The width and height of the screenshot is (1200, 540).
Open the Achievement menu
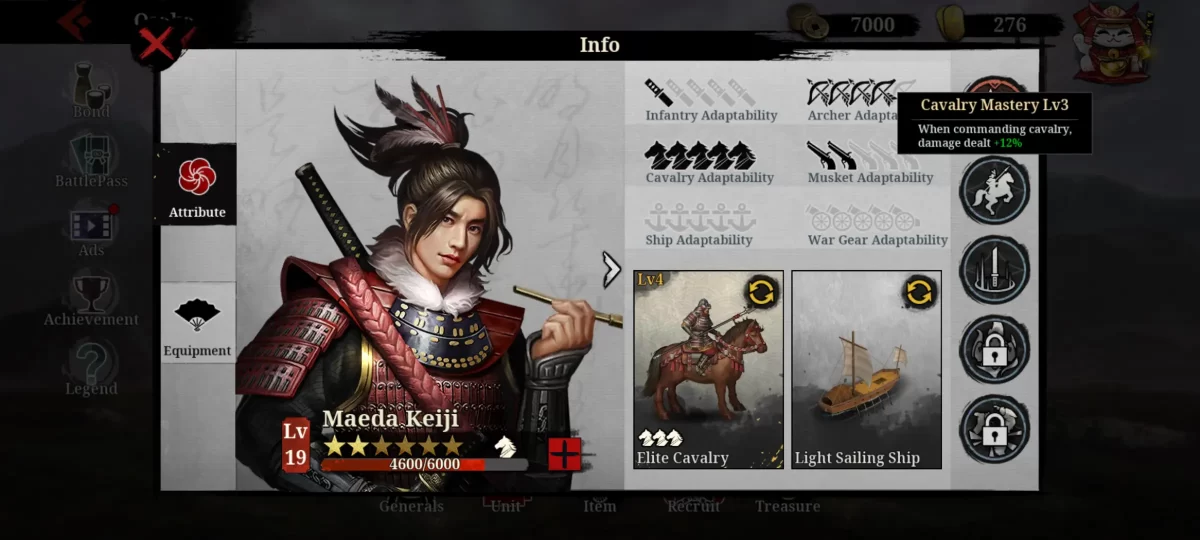tap(91, 300)
